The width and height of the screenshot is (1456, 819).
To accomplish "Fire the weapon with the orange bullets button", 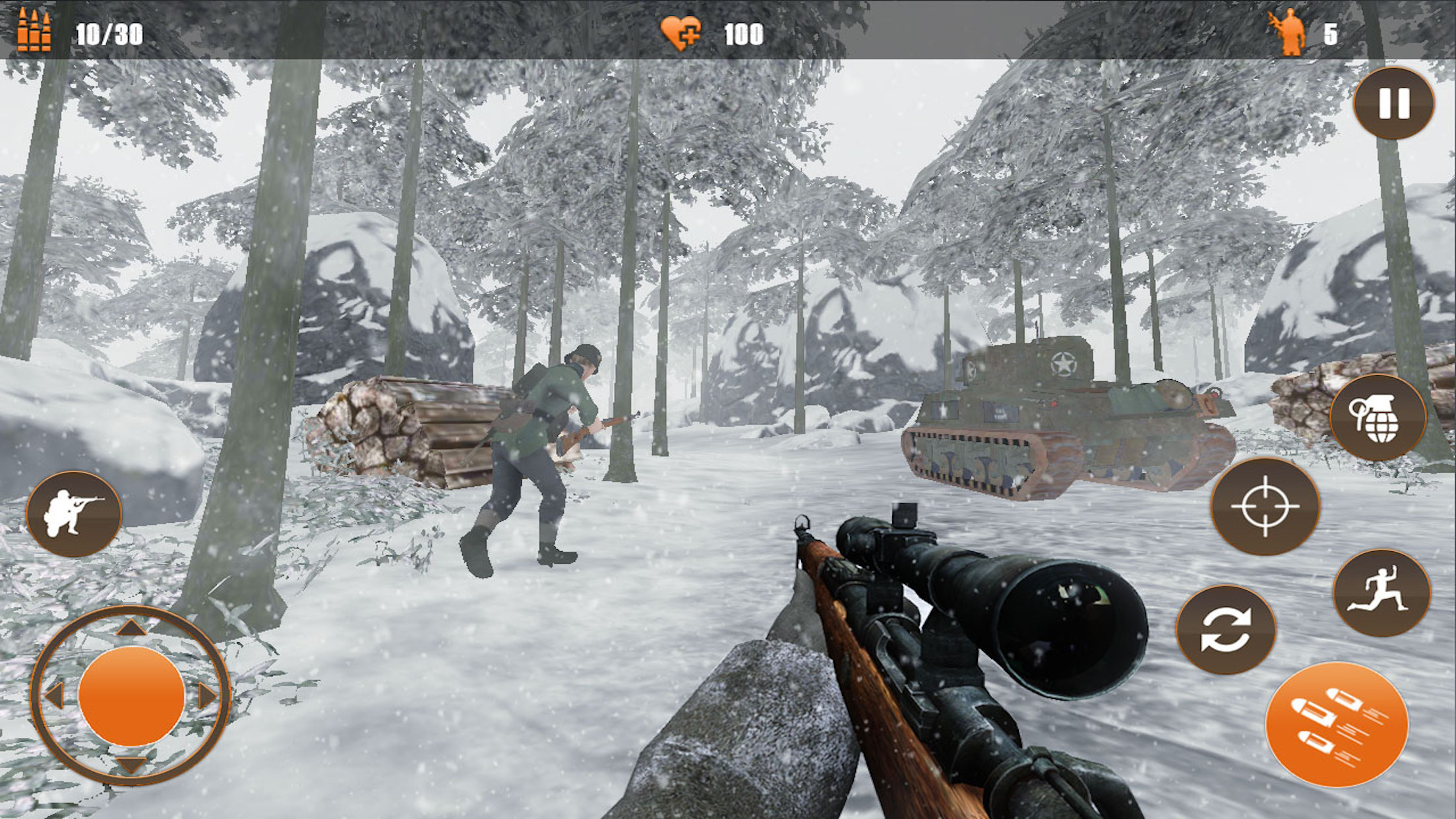I will [1337, 724].
